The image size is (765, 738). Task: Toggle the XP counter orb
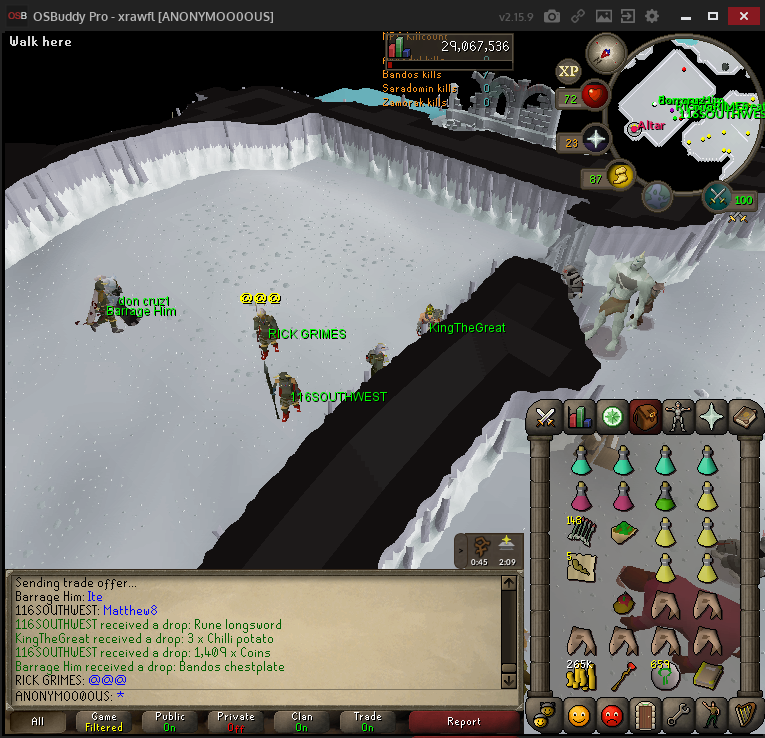coord(569,71)
